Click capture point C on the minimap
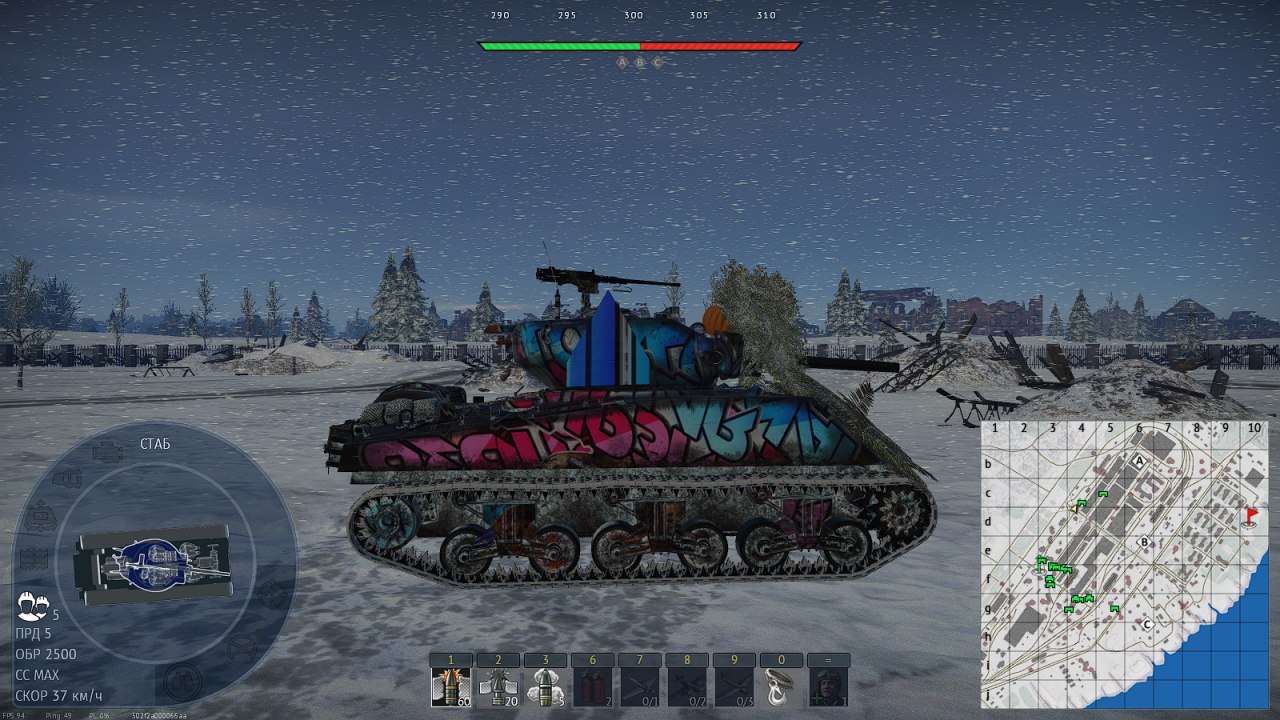1280x720 pixels. tap(1148, 625)
